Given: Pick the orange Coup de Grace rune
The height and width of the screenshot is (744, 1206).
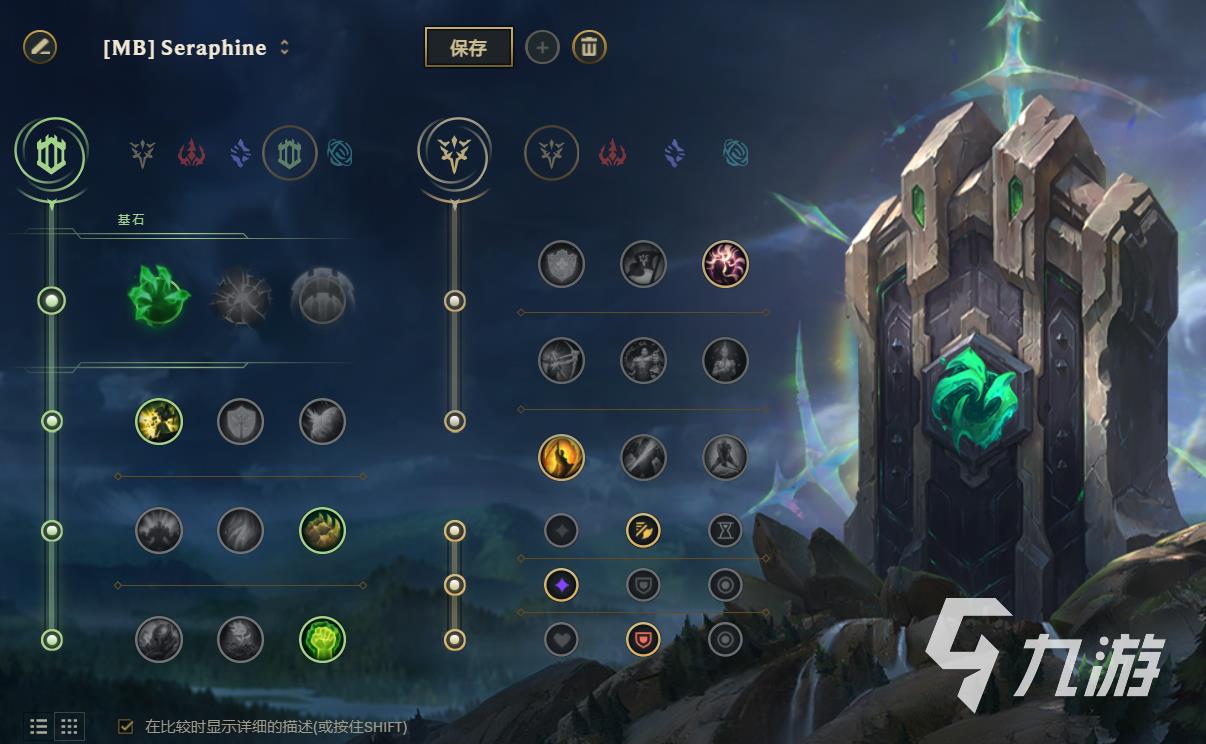Looking at the screenshot, I should (x=561, y=457).
